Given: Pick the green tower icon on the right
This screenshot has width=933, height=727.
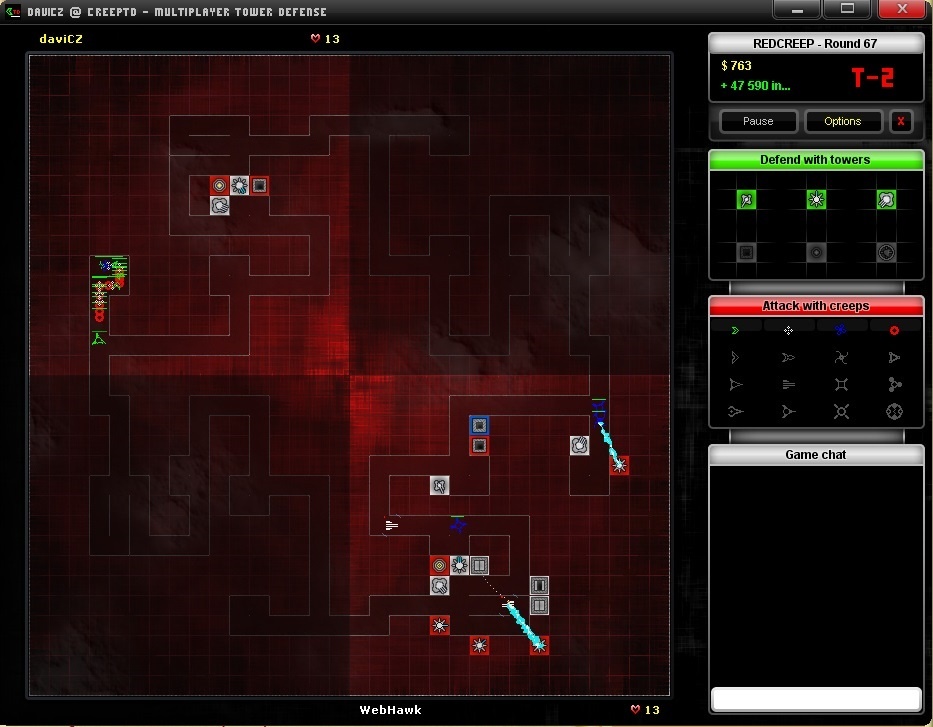Looking at the screenshot, I should pos(886,200).
